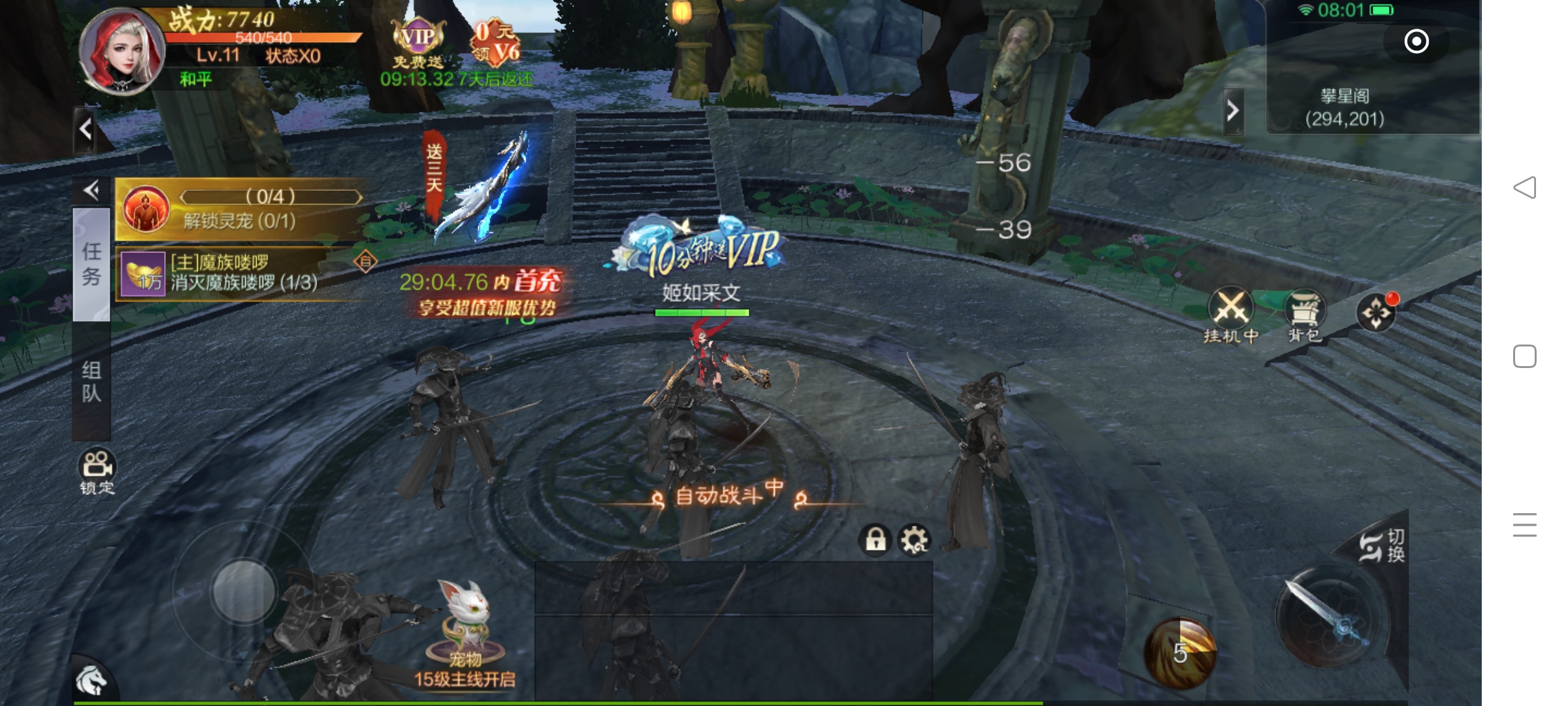Open the 首充 first recharge offer
The width and height of the screenshot is (1568, 706).
483,293
